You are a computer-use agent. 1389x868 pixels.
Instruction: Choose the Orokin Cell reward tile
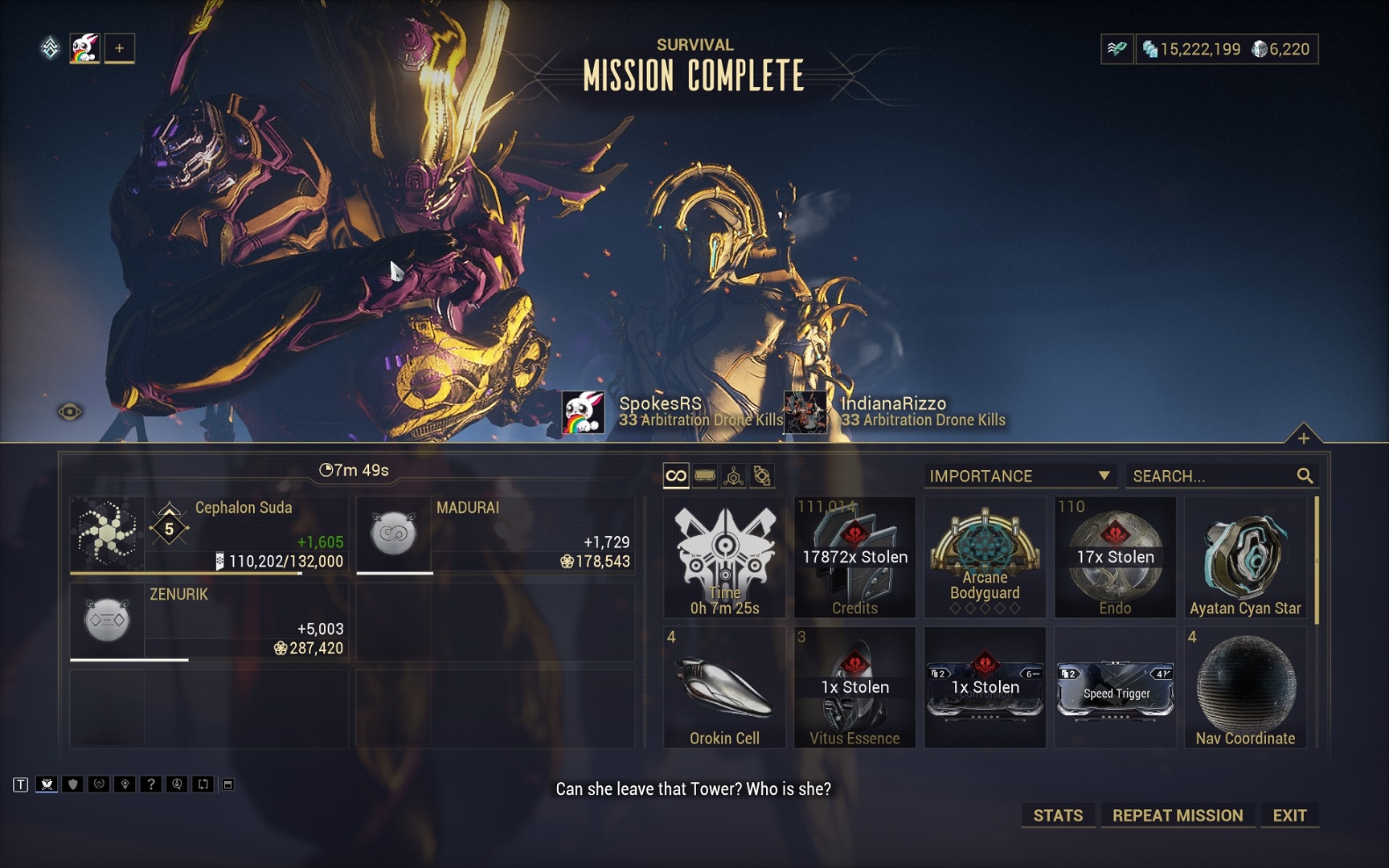pyautogui.click(x=724, y=687)
